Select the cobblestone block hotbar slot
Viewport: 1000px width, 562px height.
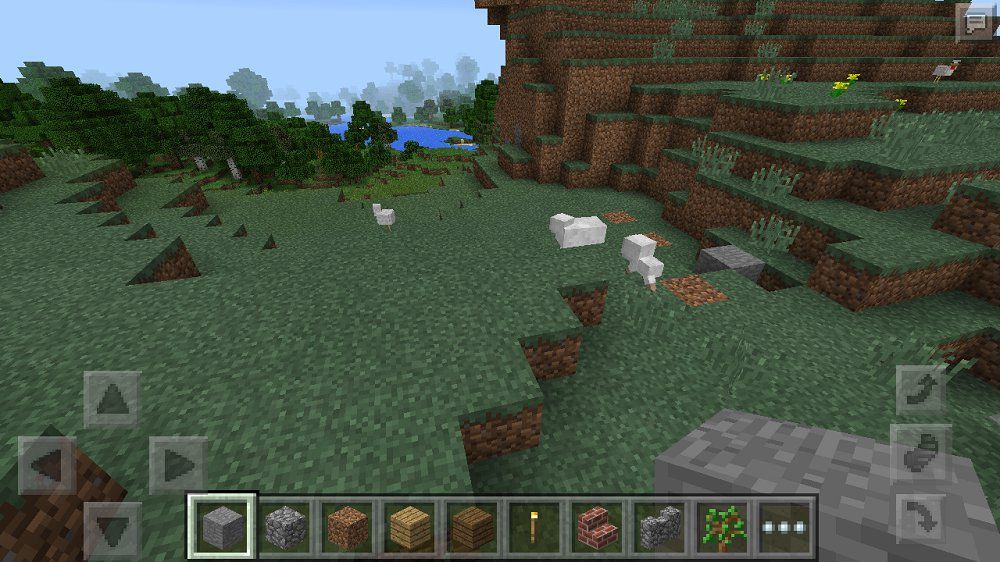tap(284, 526)
